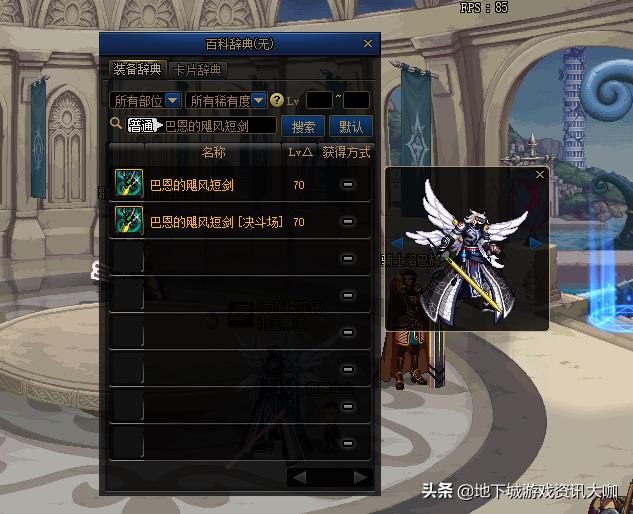633x514 pixels.
Task: Select the 装备辞典 equipment tab
Action: 137,70
